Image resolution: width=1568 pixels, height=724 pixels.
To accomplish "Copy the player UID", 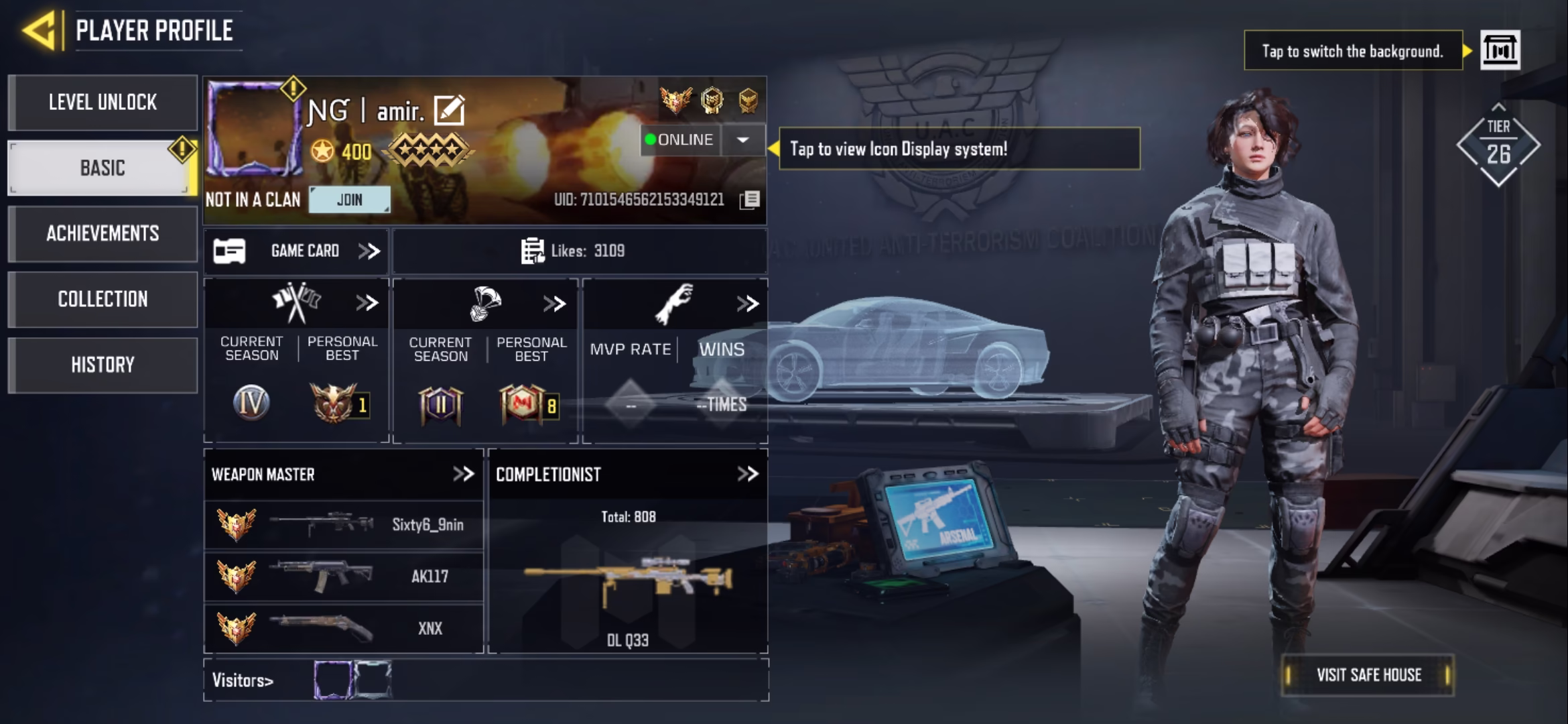I will 750,200.
